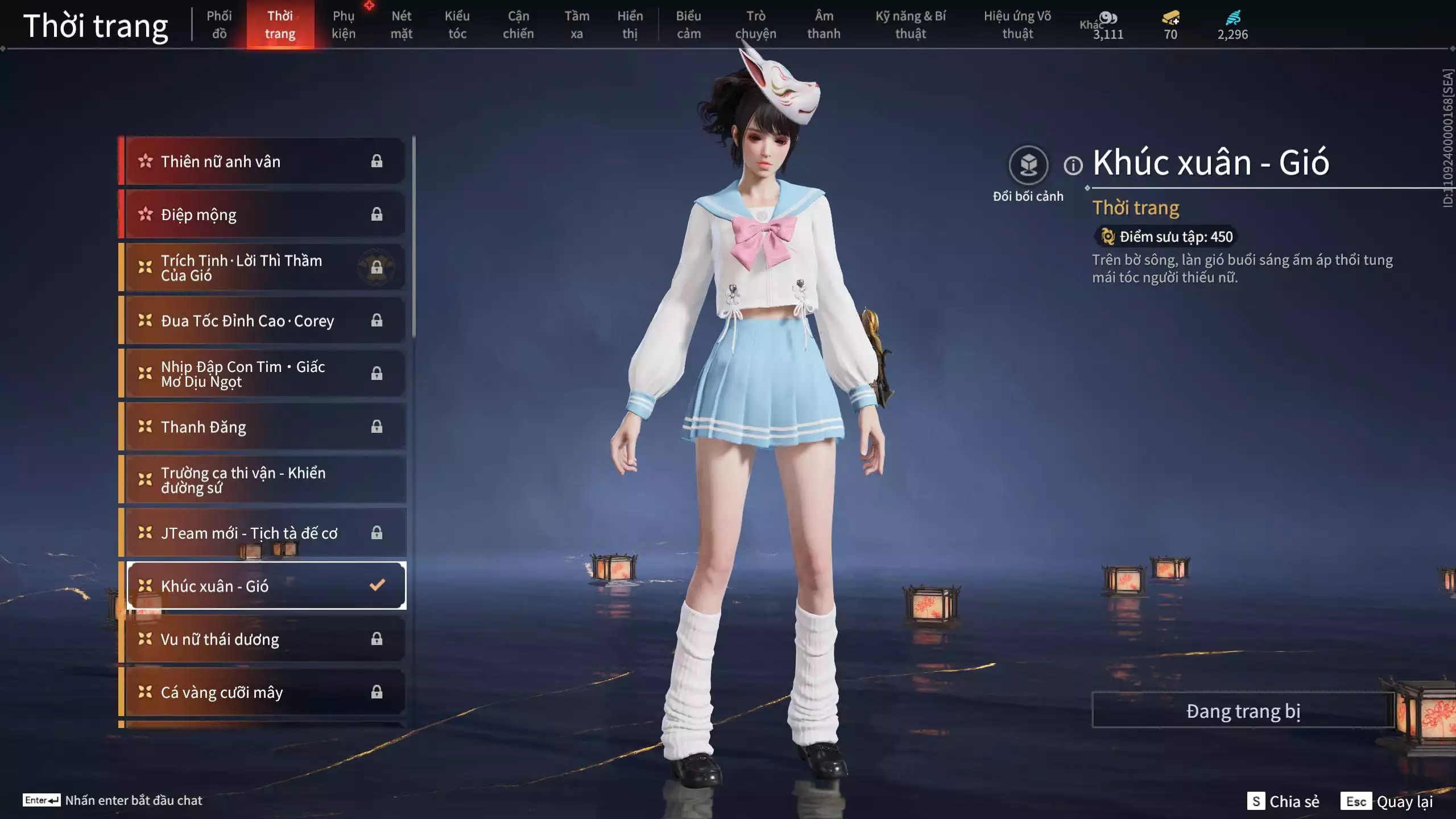
Task: Share the outfit with Chia sẻ
Action: click(x=1284, y=801)
